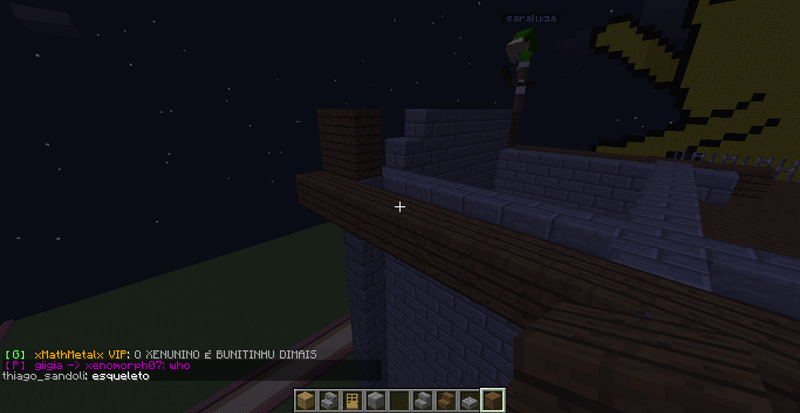This screenshot has height=413, width=800.
Task: Select the light oak planks hotbar slot
Action: pos(307,401)
